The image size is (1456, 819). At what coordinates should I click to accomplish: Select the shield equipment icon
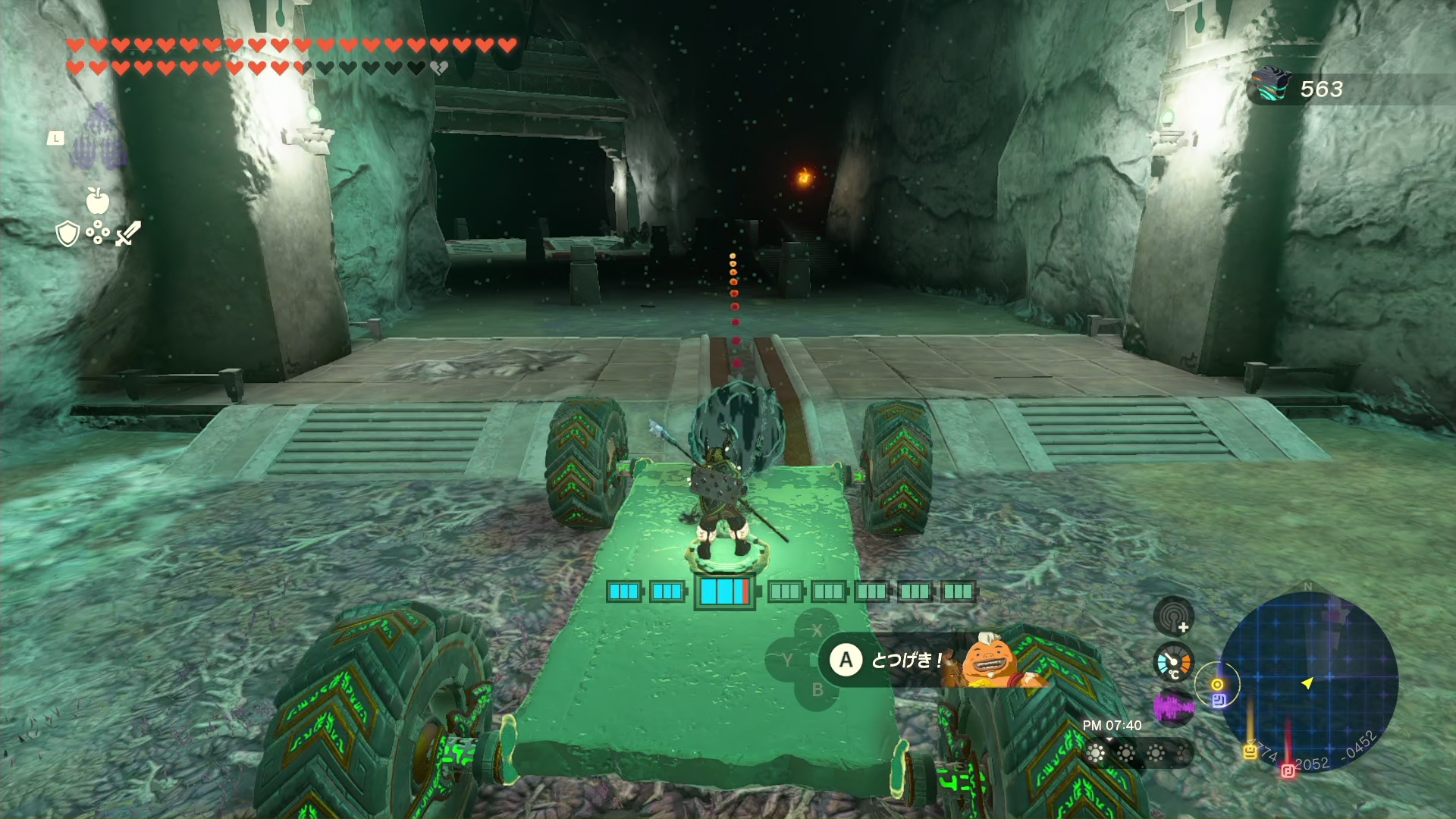click(67, 234)
